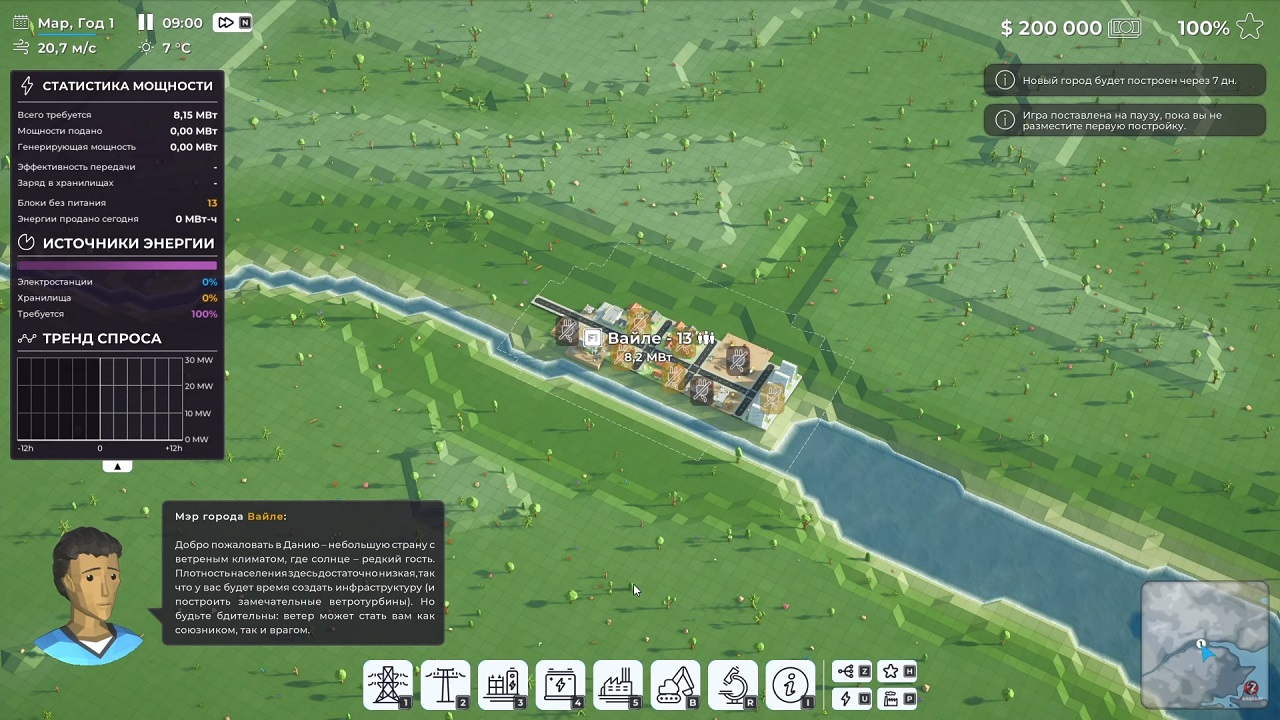Open the star satisfaction rating icon
Image resolution: width=1280 pixels, height=720 pixels.
click(1249, 27)
